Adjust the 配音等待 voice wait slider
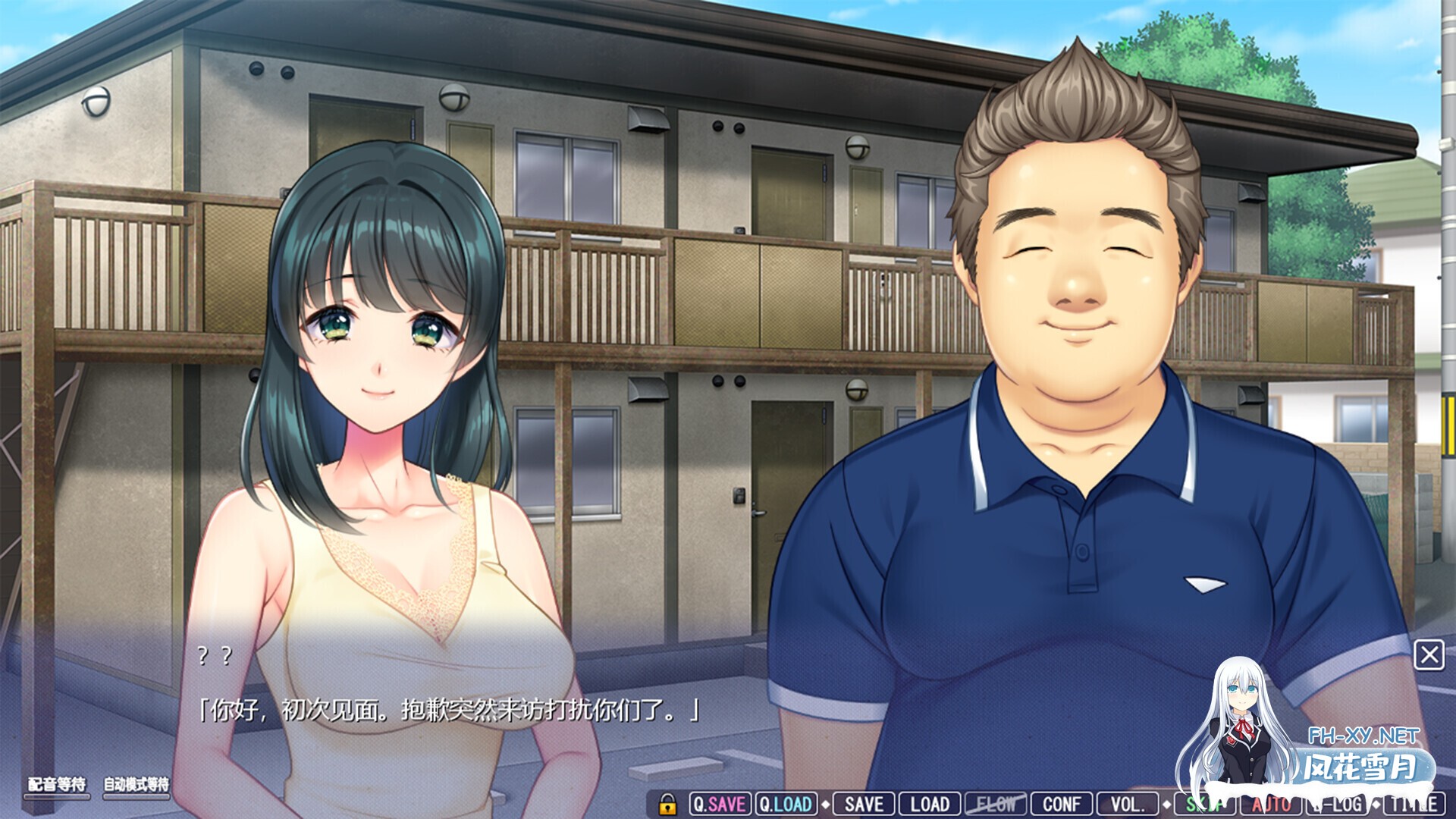 57,796
